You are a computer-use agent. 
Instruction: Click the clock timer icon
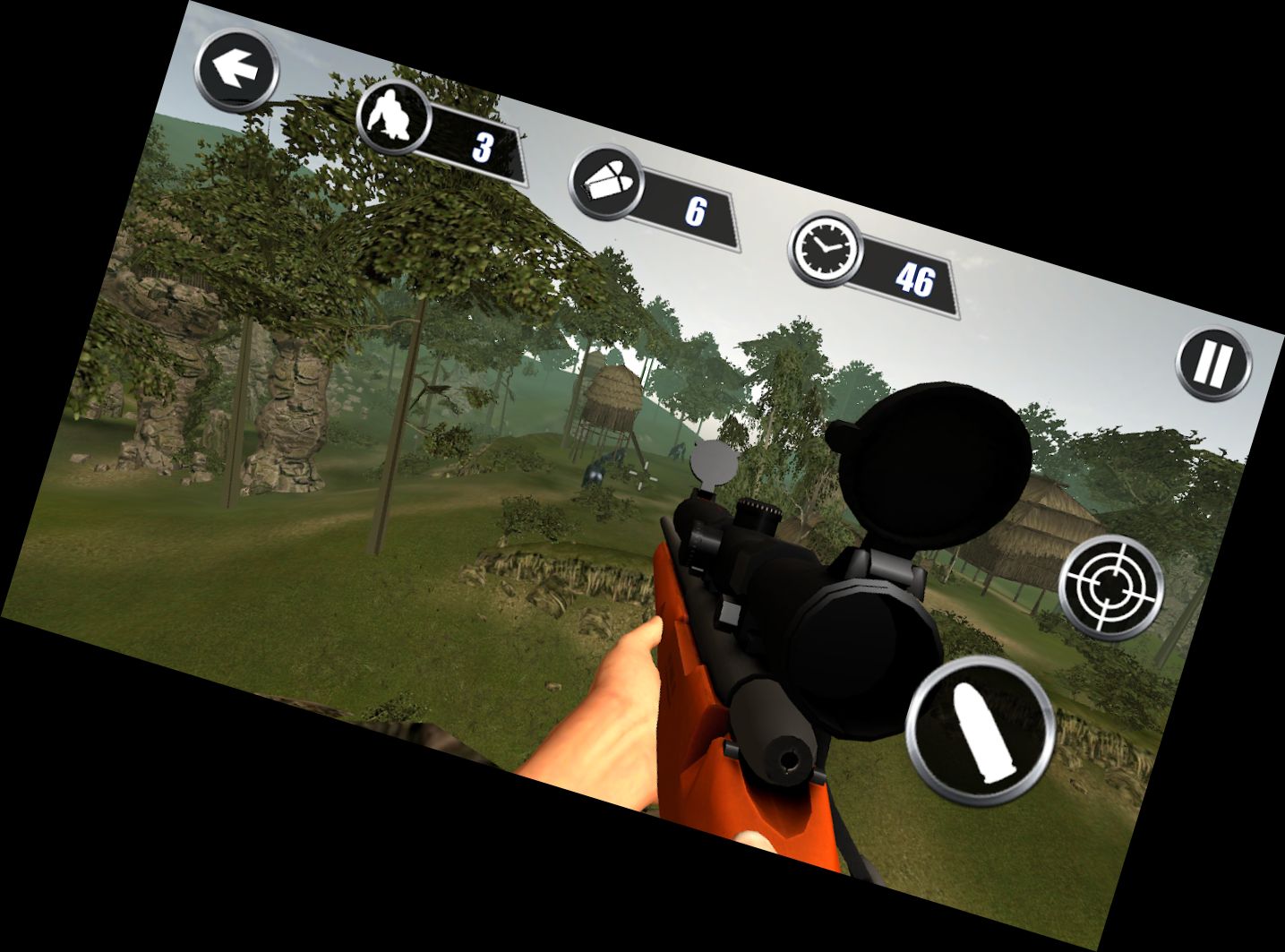pyautogui.click(x=825, y=252)
